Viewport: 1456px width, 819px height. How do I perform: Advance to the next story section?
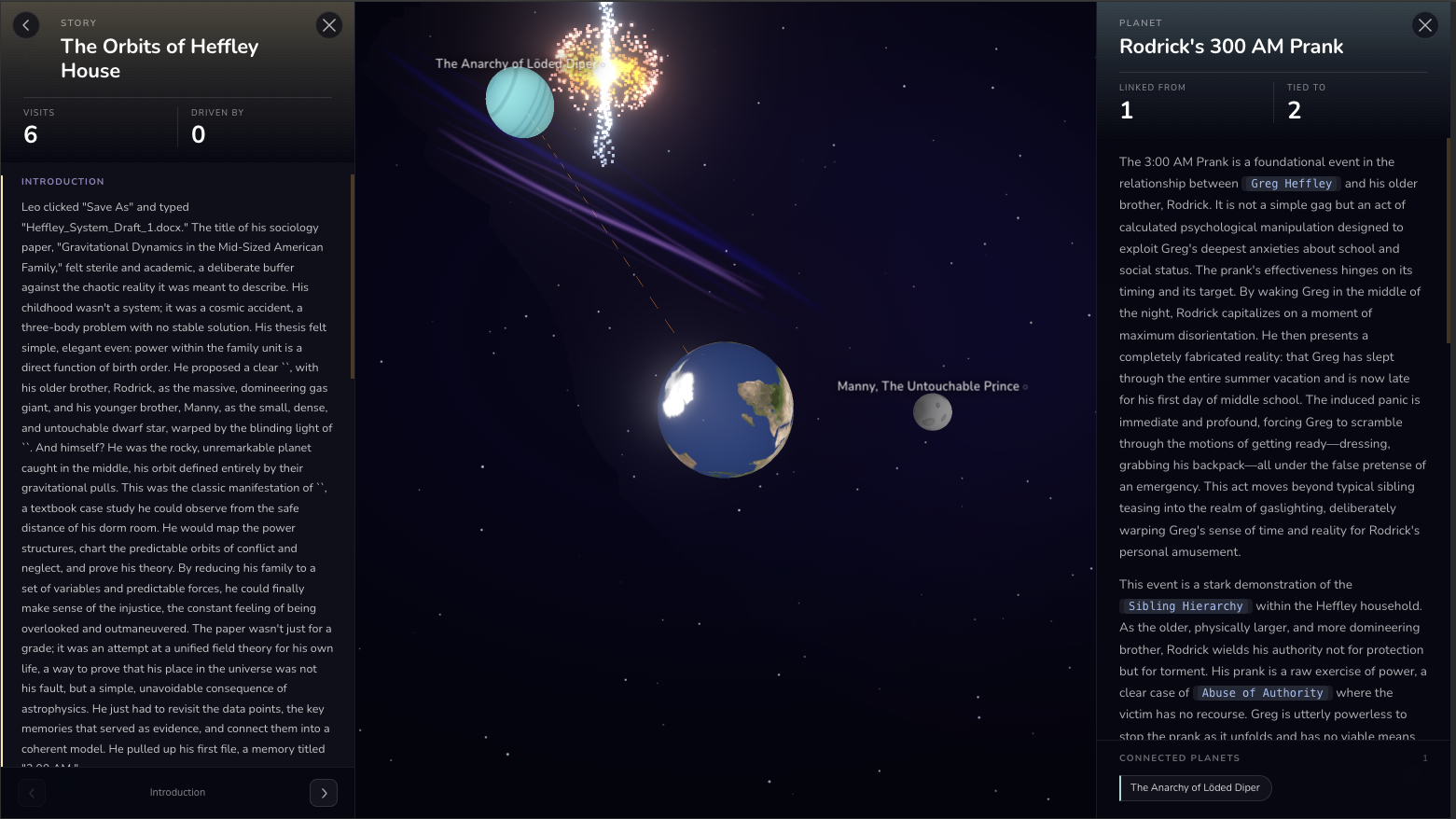(324, 793)
